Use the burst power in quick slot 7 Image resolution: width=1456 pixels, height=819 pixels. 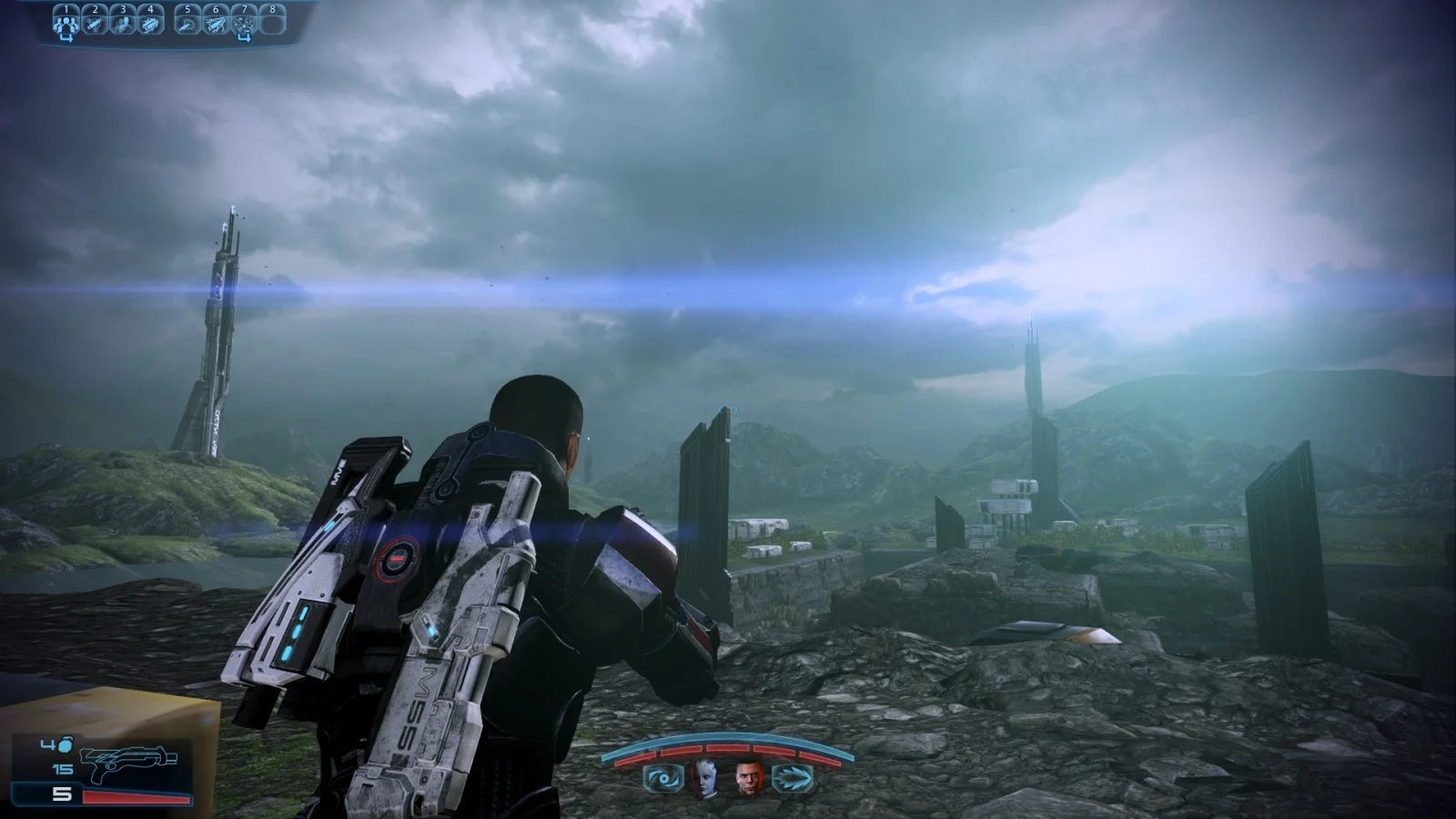[244, 21]
